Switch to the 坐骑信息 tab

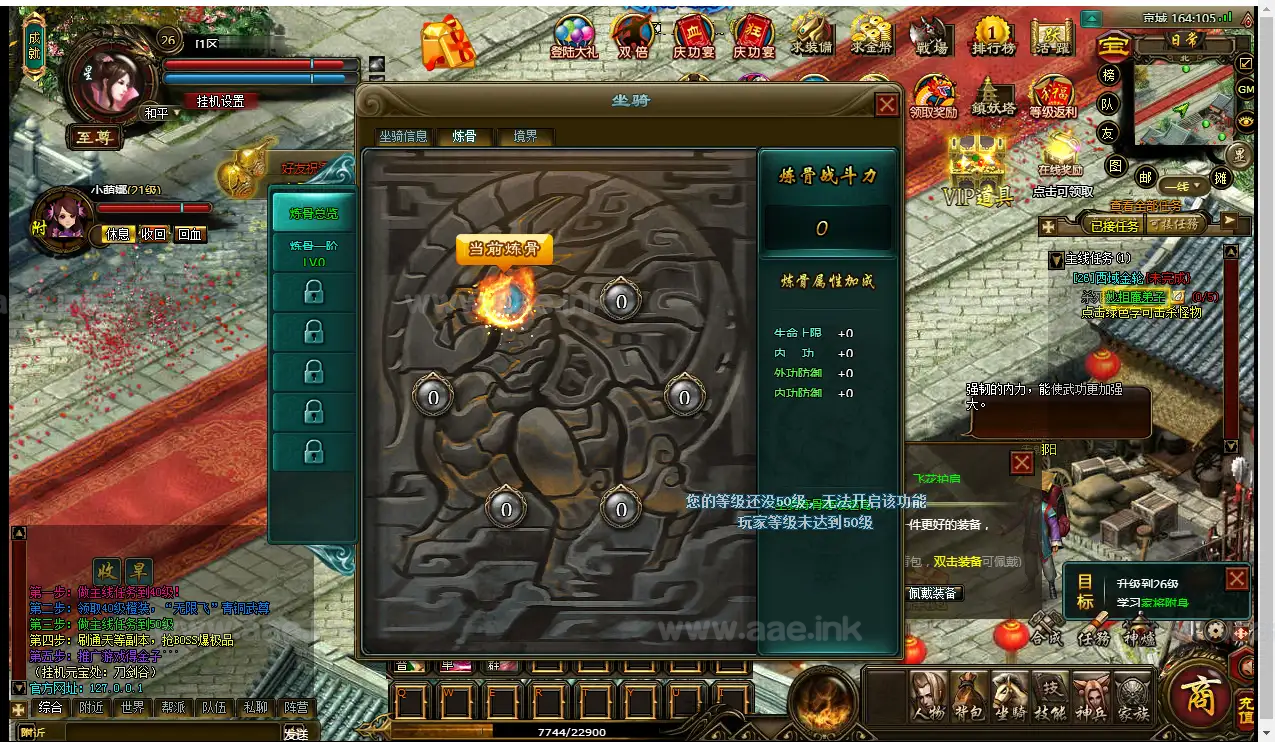click(403, 137)
